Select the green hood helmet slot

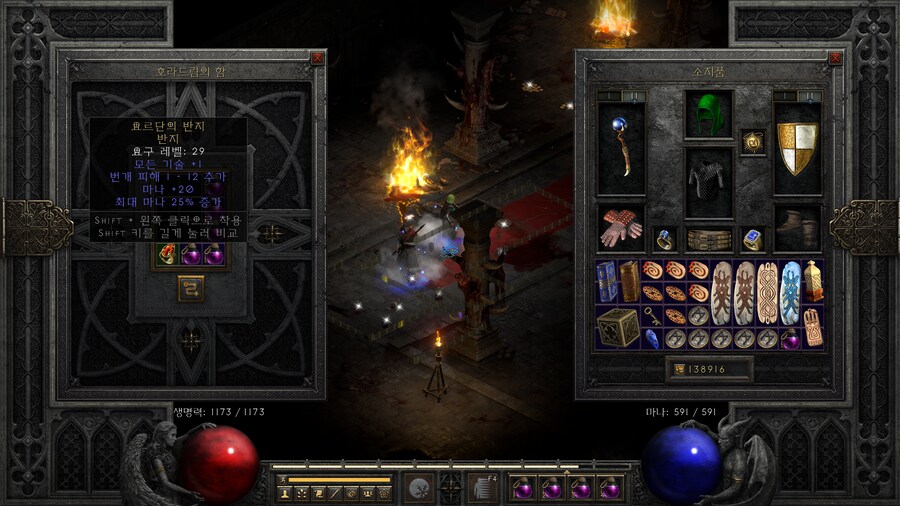(709, 115)
